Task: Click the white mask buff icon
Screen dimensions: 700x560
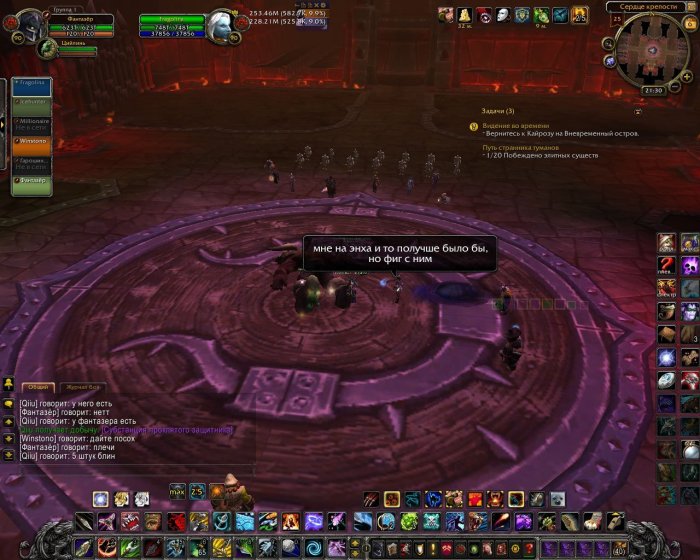Action: 503,15
